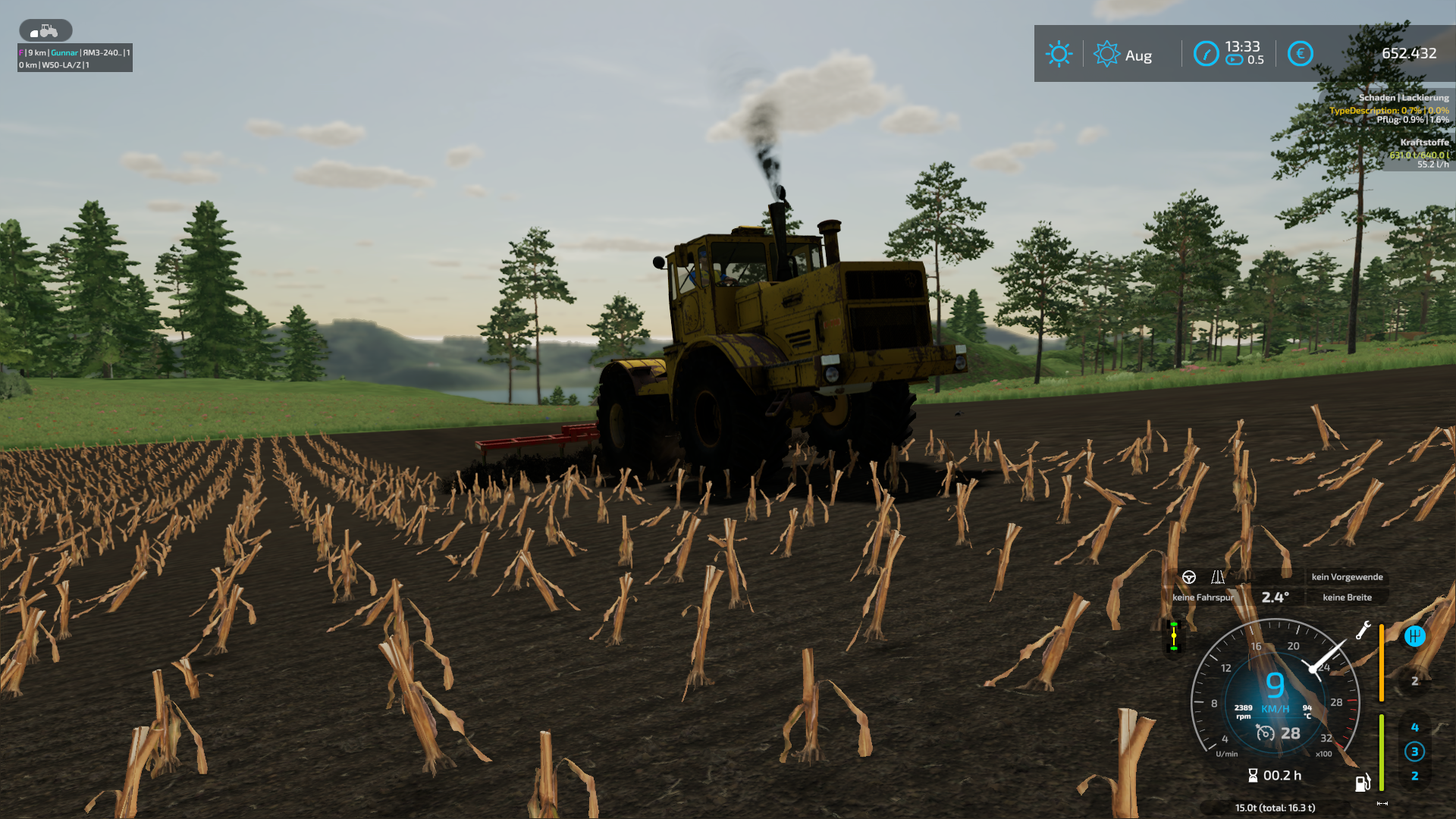Screen dimensions: 1456x819
Task: Select the 'keine Breite' width setting
Action: (x=1347, y=598)
